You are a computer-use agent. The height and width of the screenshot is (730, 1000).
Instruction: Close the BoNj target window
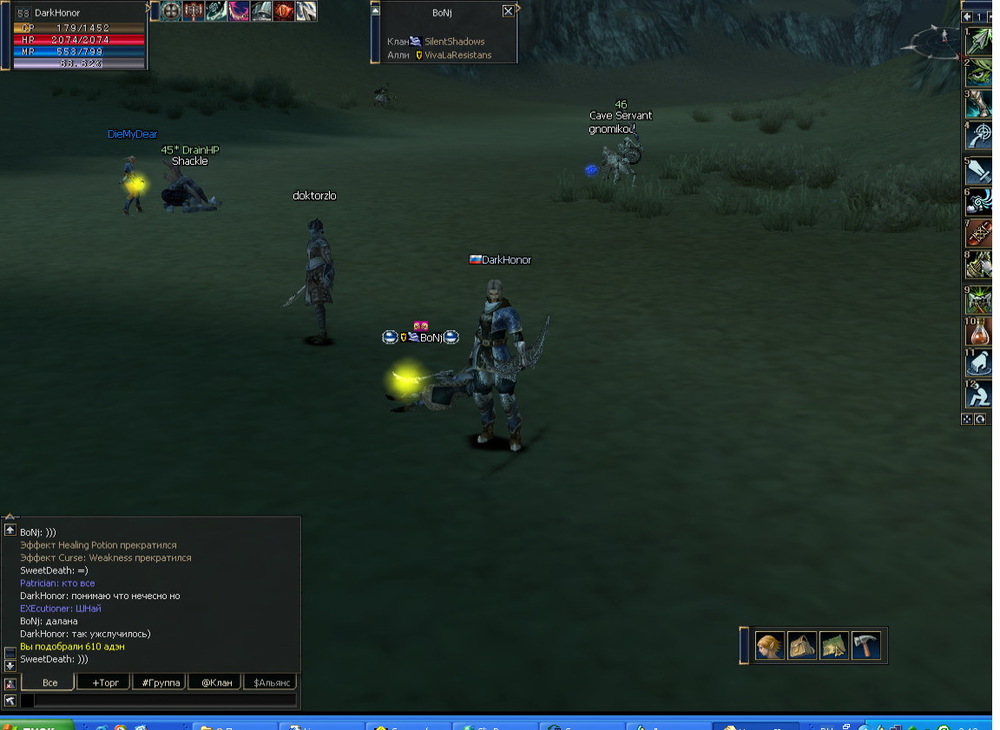(x=508, y=11)
